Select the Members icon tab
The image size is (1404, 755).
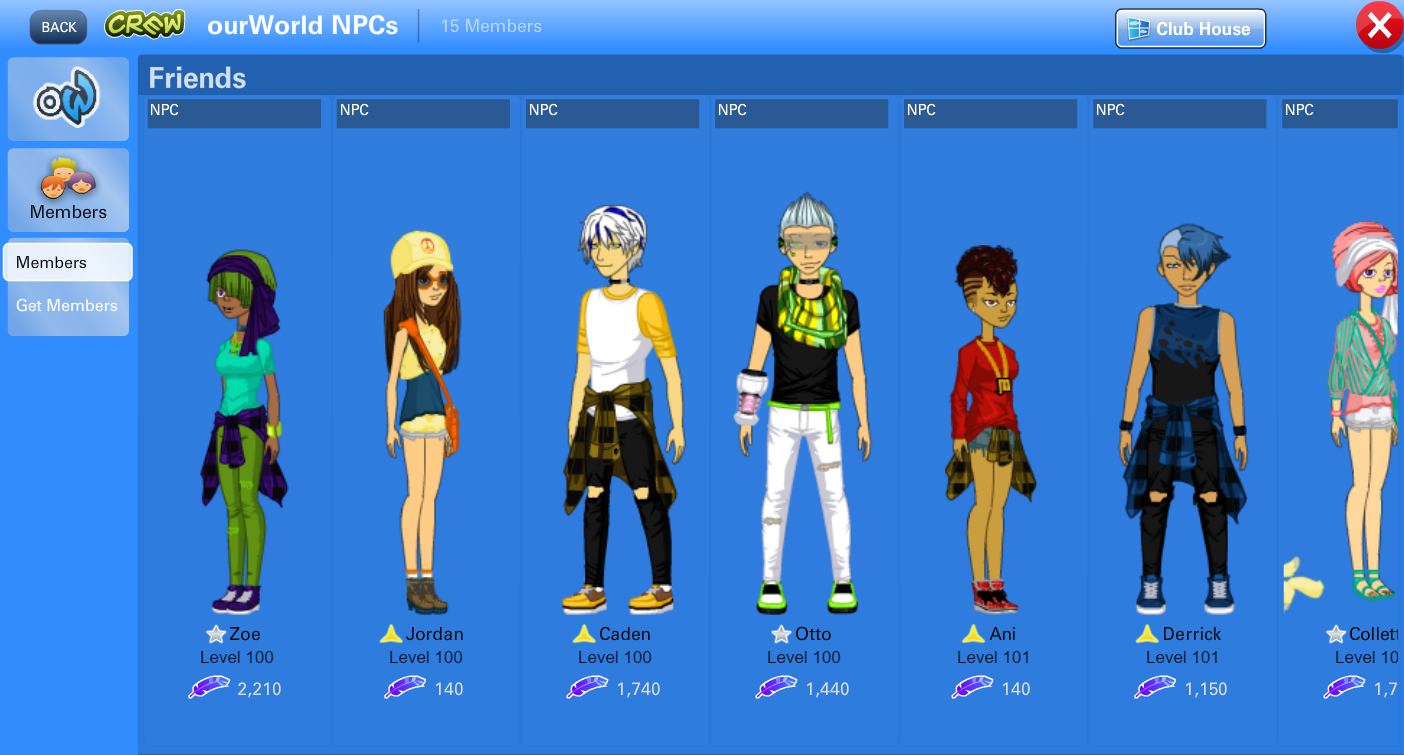pos(68,190)
